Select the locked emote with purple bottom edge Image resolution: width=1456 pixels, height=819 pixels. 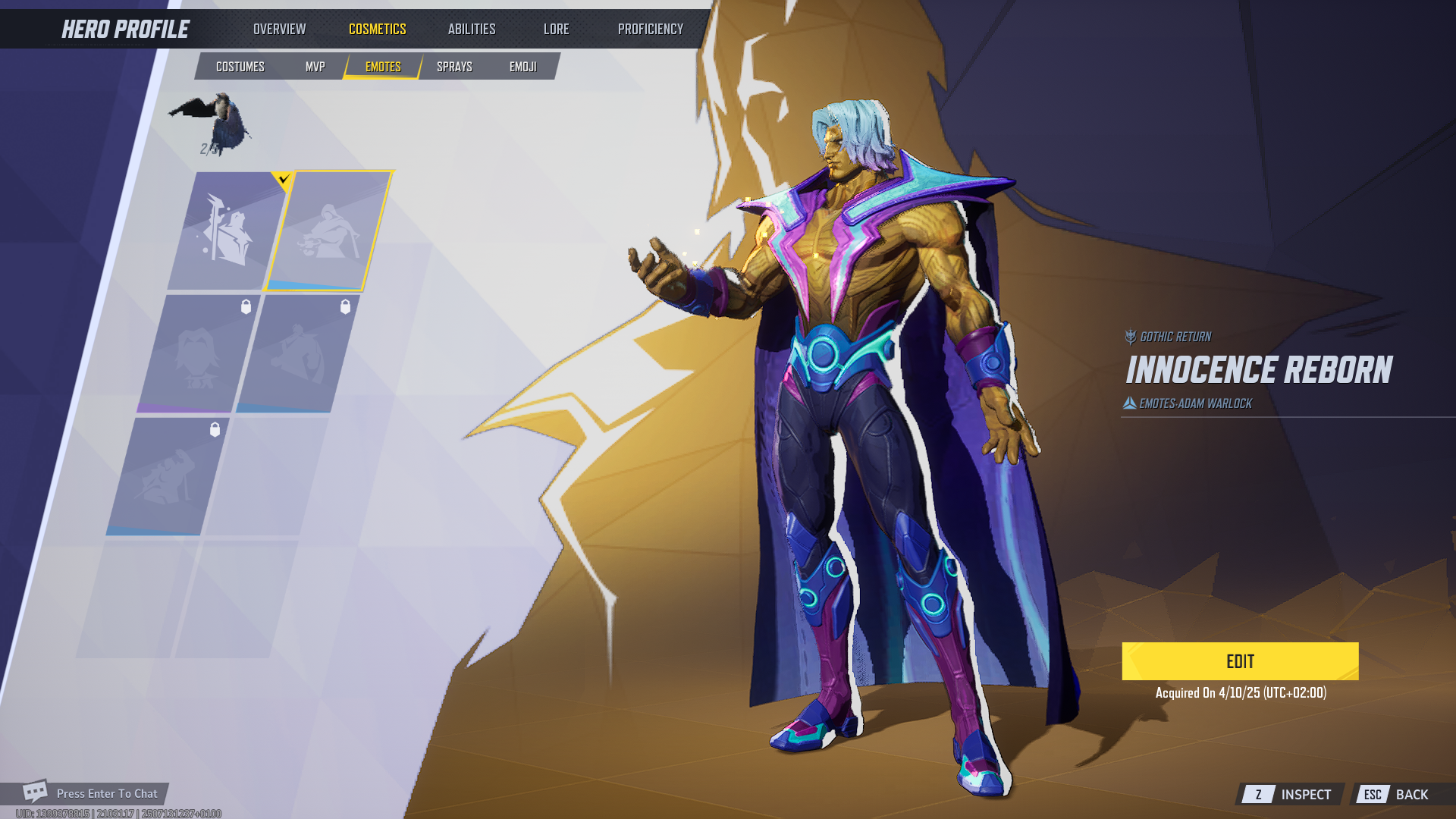pos(199,354)
